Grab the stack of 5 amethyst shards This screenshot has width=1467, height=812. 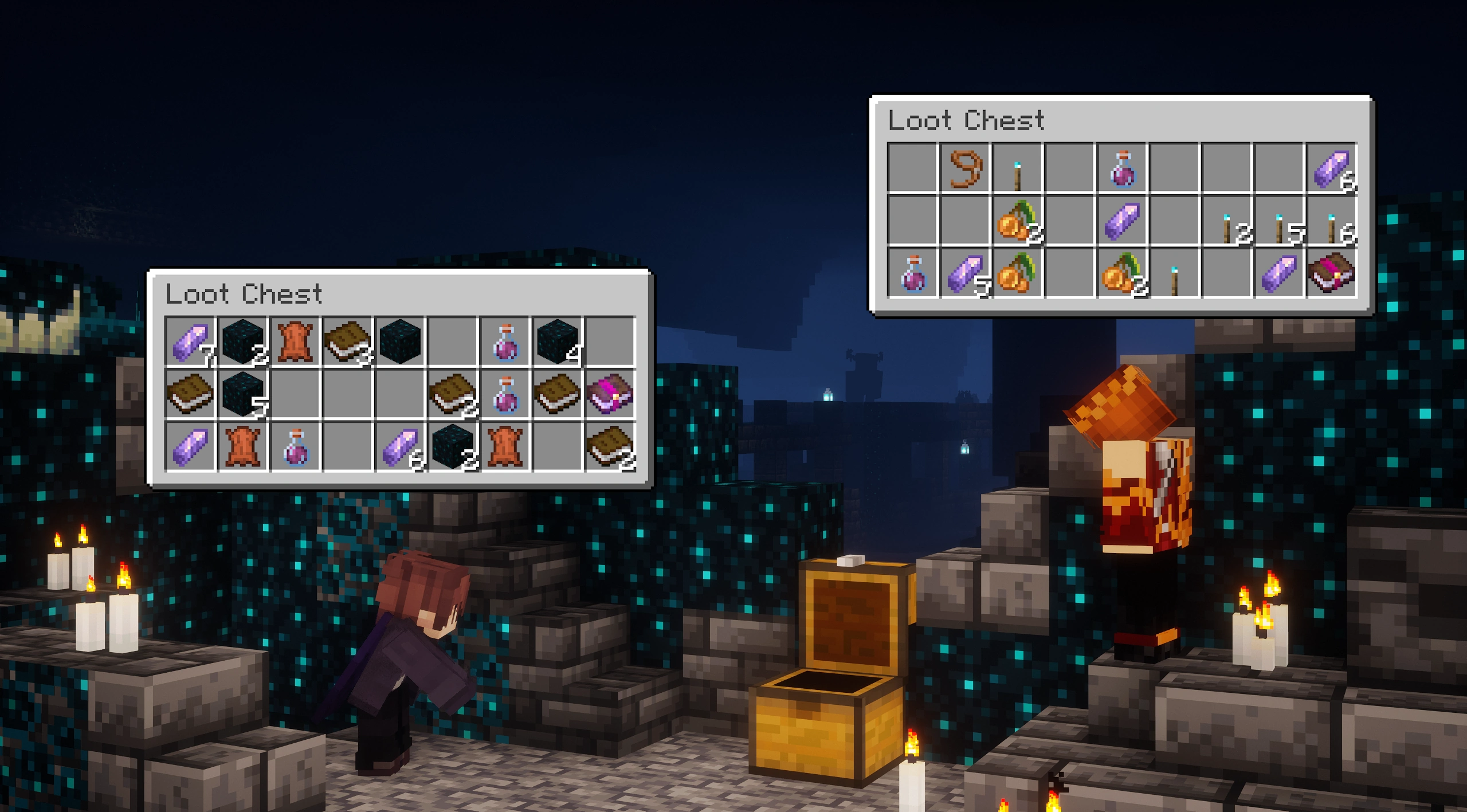(x=966, y=274)
